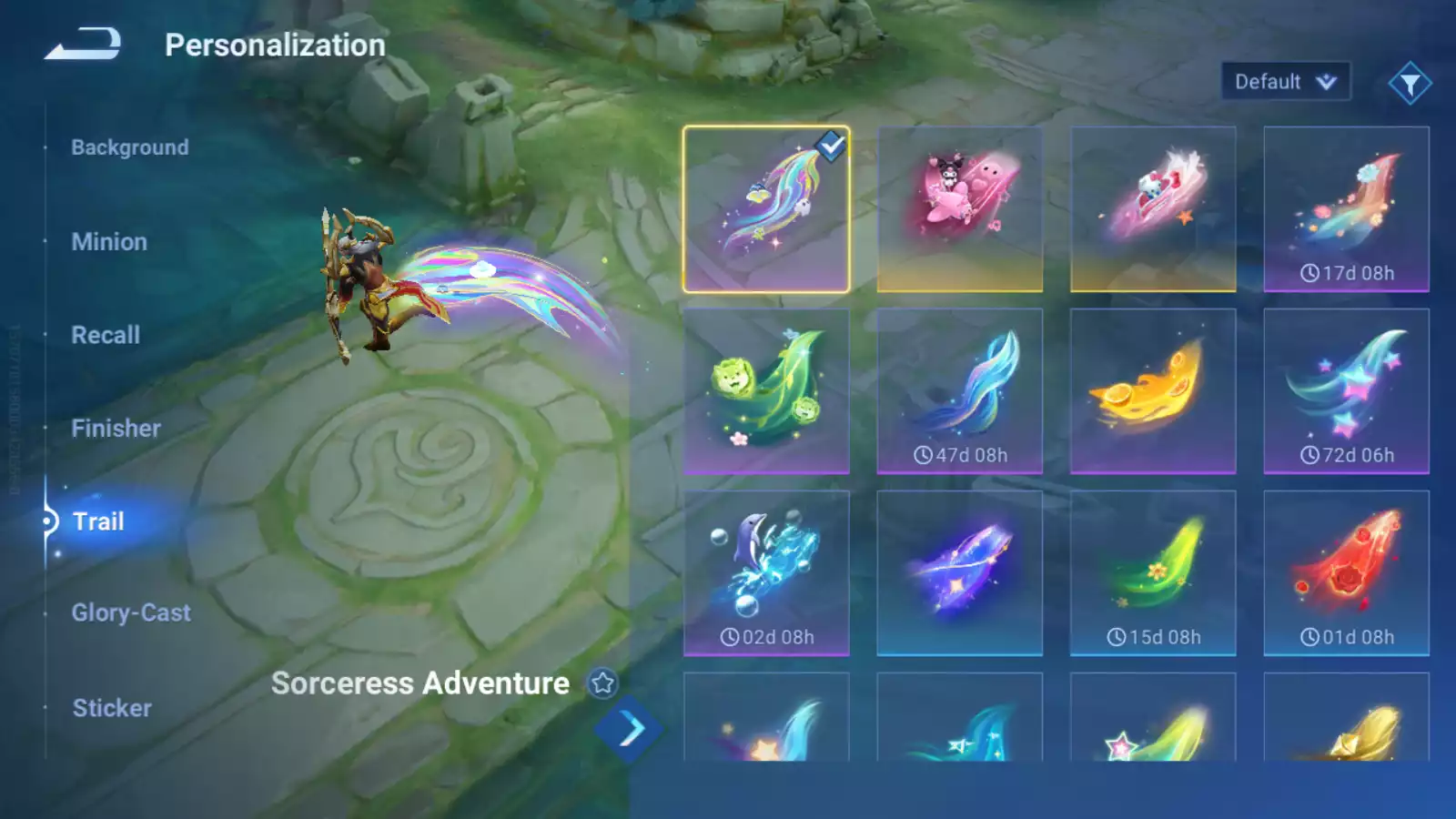Viewport: 1456px width, 819px height.
Task: Select the red rose trail
Action: pyautogui.click(x=1346, y=573)
